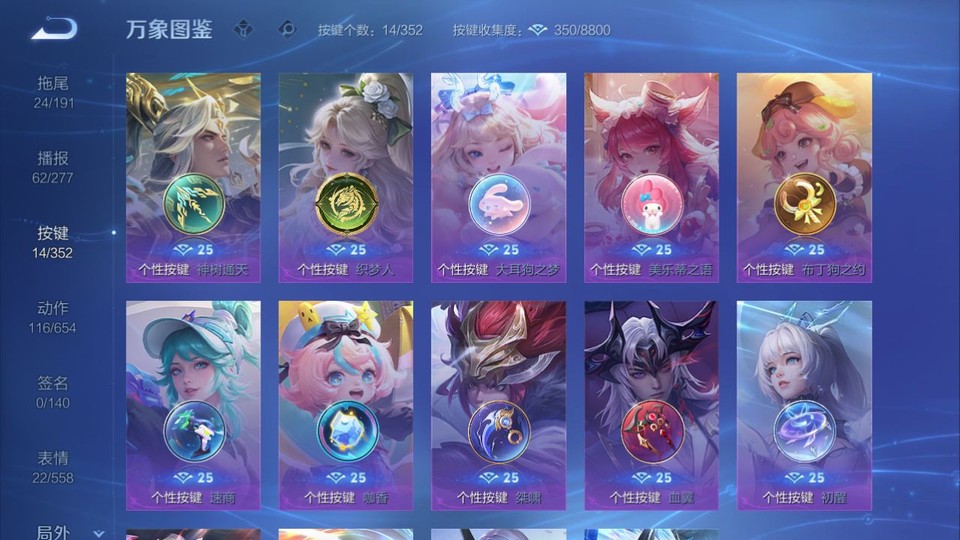
Task: Open the 大耳狗之梦 key card
Action: tap(498, 178)
